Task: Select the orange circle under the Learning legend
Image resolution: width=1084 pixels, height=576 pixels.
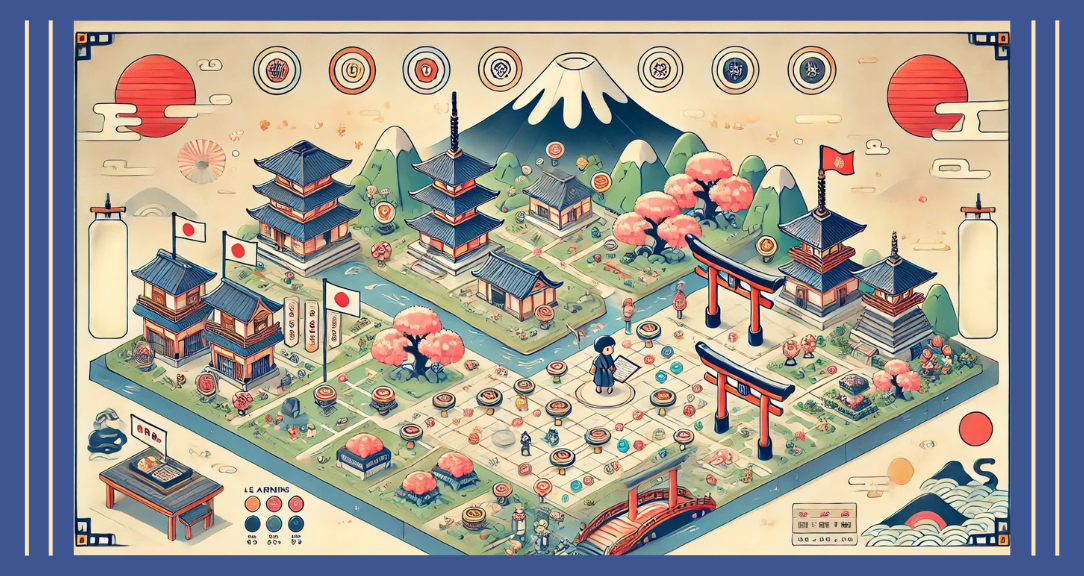Action: click(x=251, y=502)
